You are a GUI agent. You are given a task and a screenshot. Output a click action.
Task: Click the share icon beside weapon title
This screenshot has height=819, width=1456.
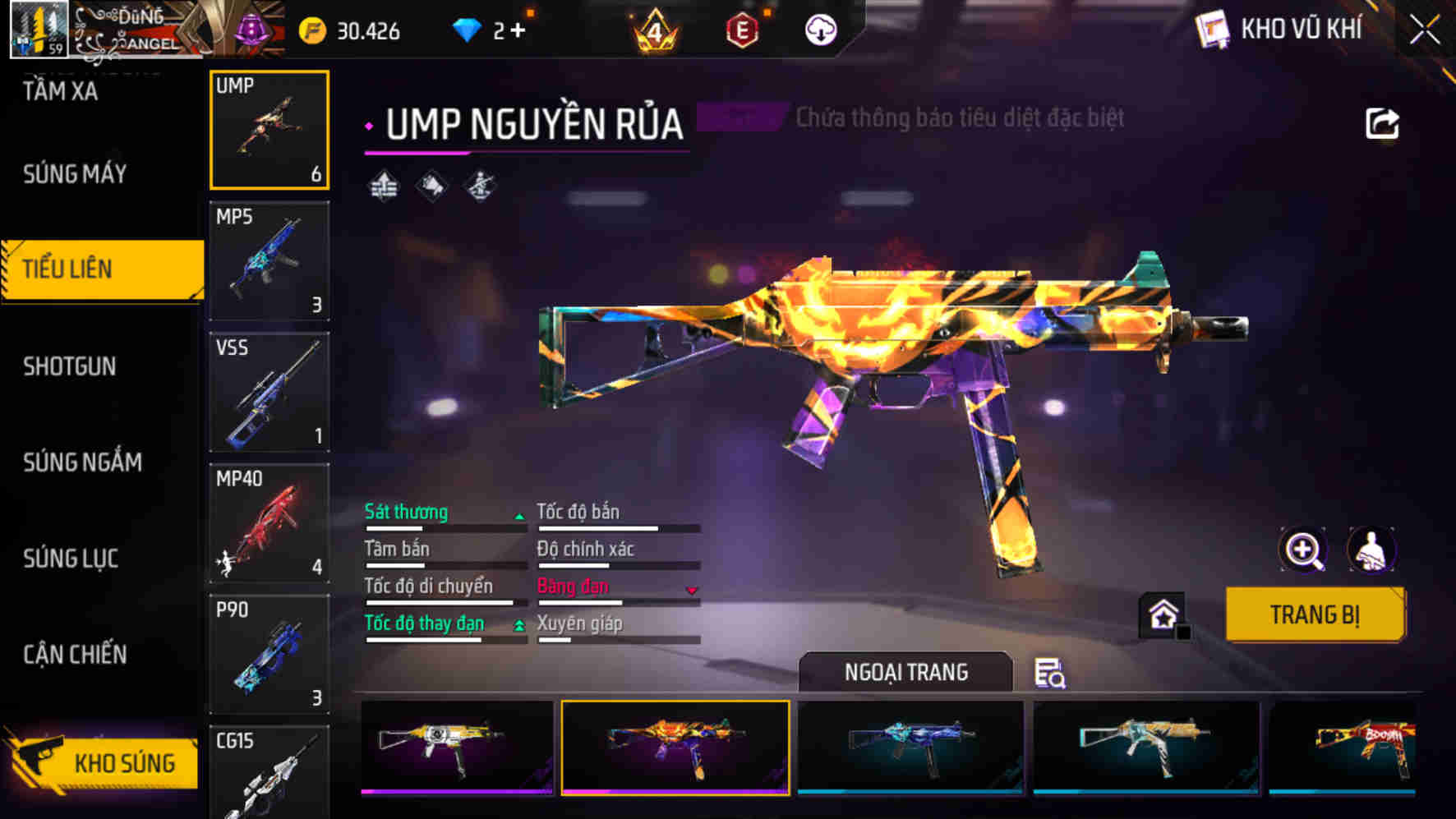pos(1381,124)
